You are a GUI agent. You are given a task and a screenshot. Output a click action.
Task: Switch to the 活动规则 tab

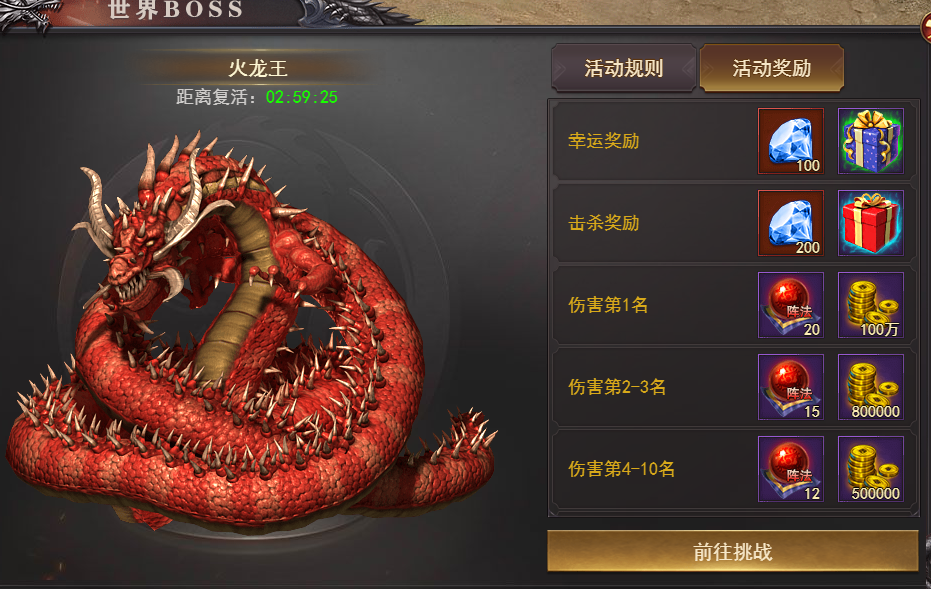click(624, 69)
